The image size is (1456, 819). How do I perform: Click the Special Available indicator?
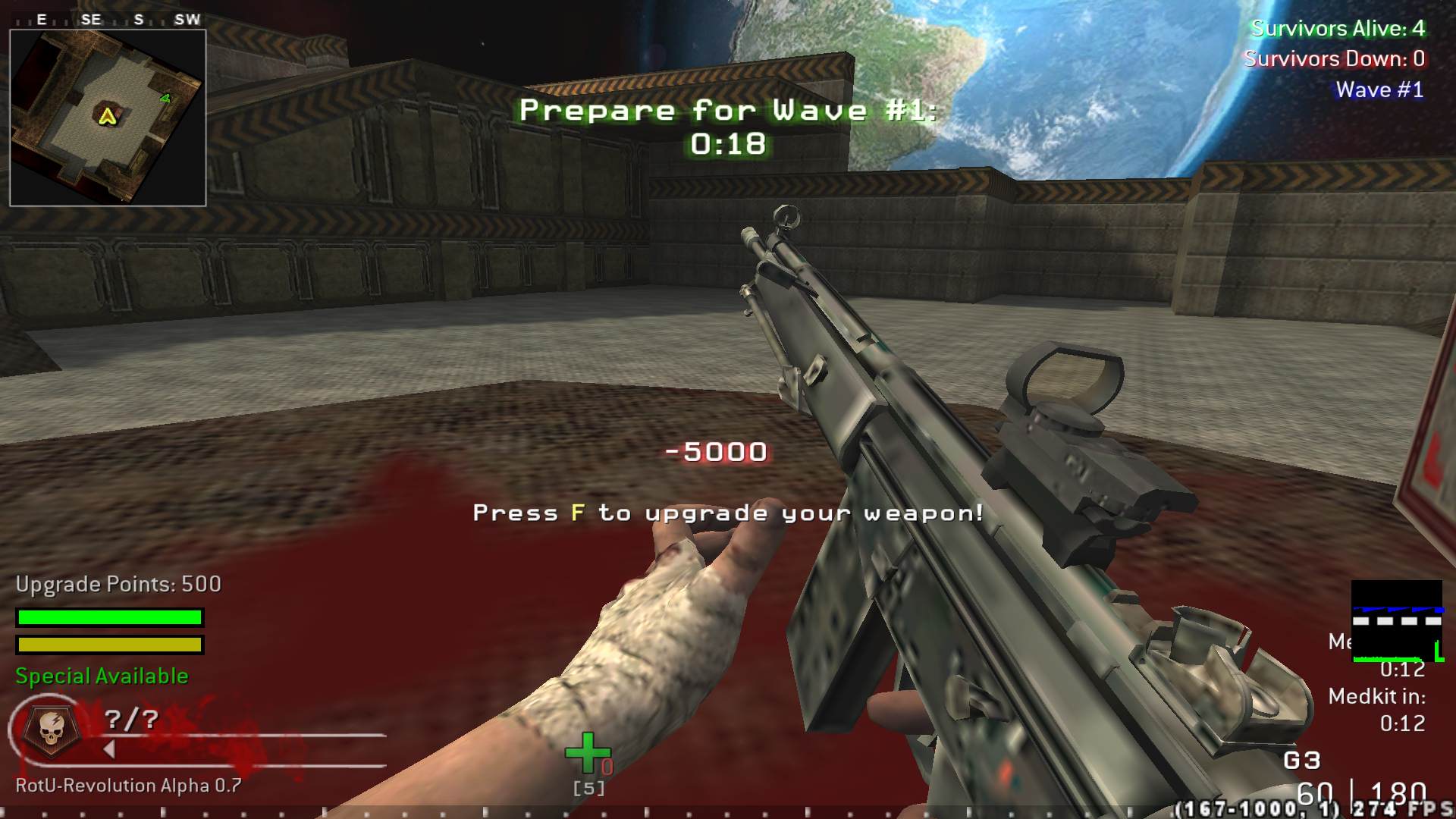[102, 675]
